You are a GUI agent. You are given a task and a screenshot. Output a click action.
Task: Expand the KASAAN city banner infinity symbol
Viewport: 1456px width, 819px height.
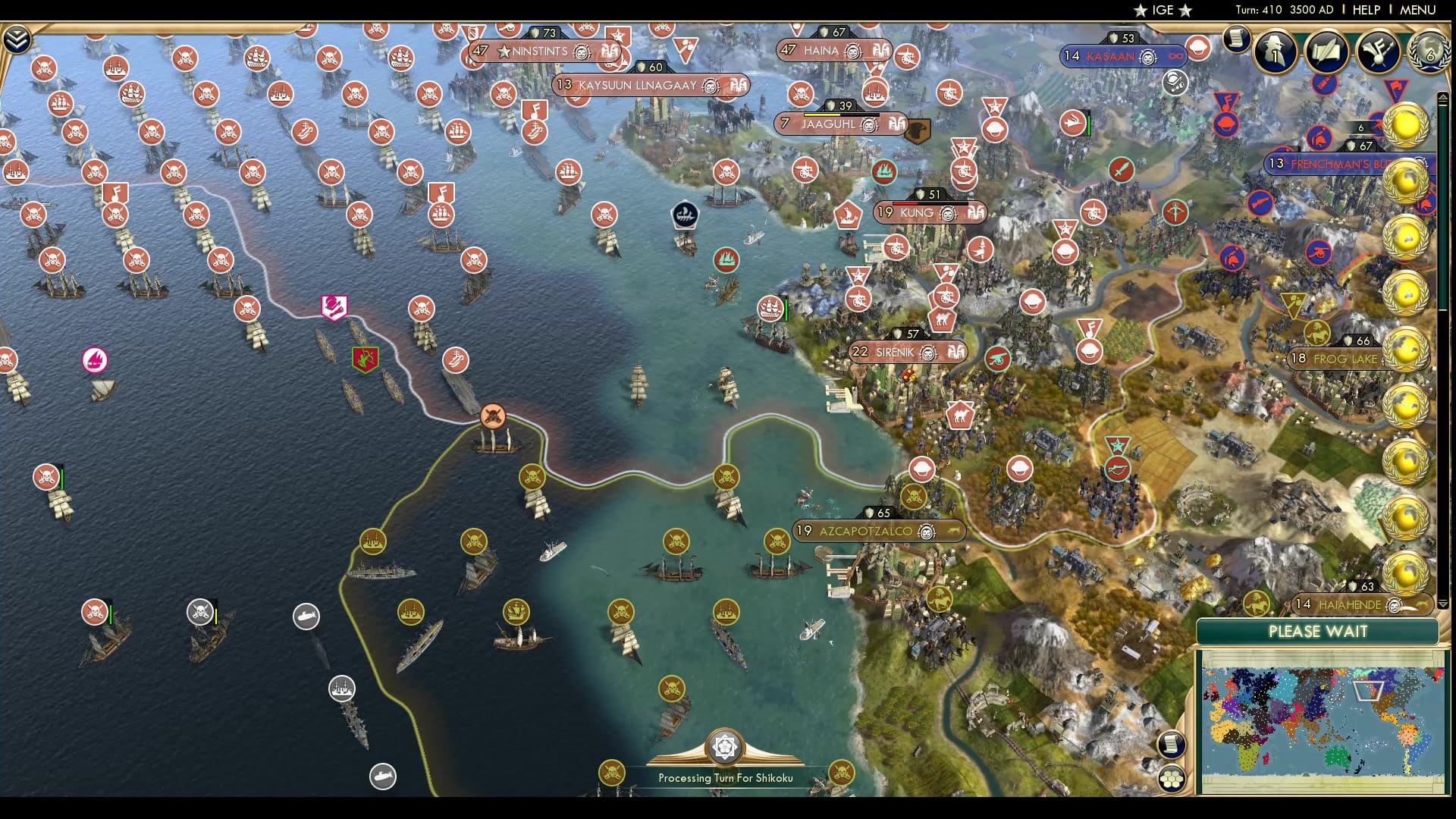(x=1178, y=56)
